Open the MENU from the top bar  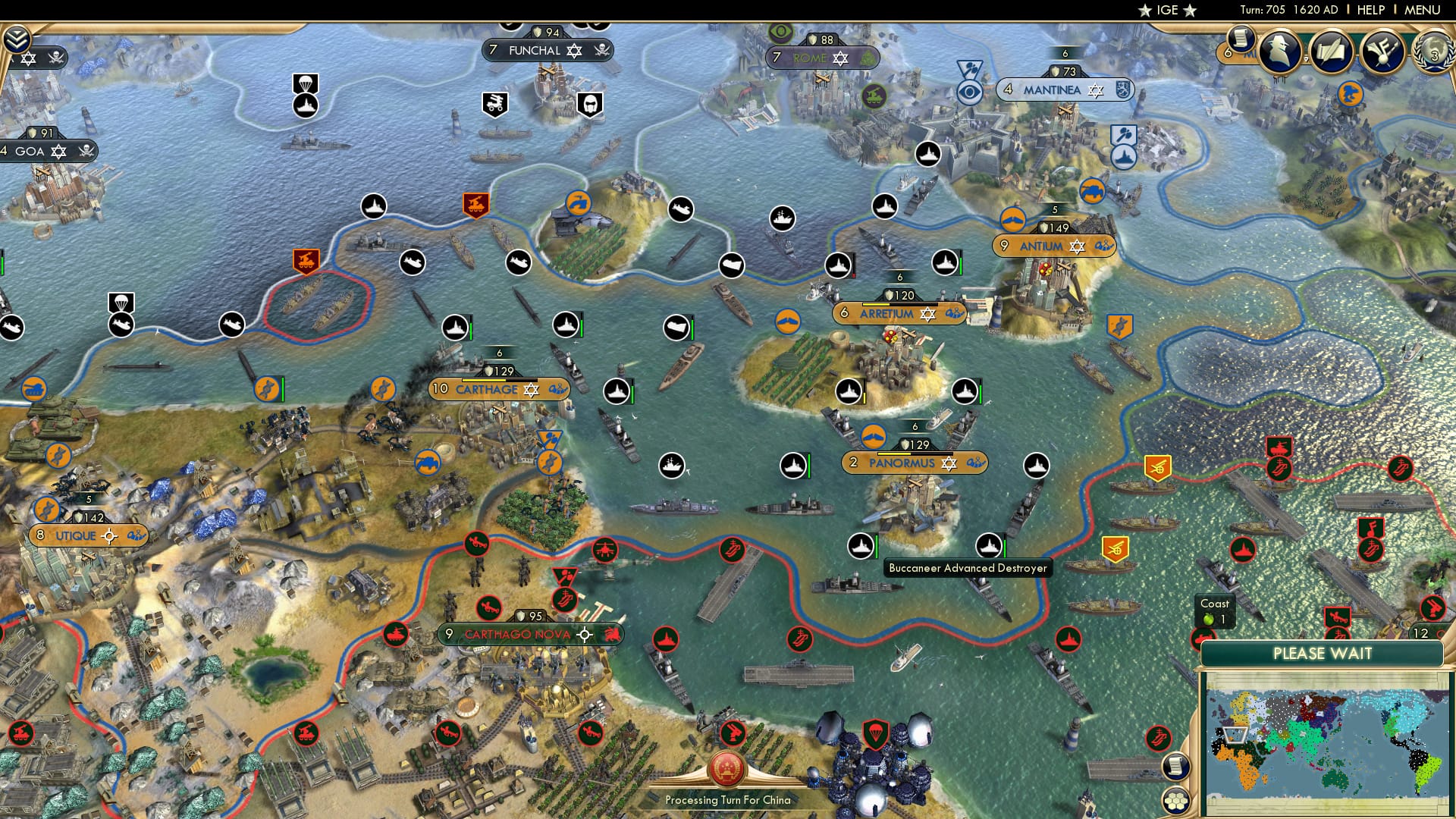coord(1423,9)
